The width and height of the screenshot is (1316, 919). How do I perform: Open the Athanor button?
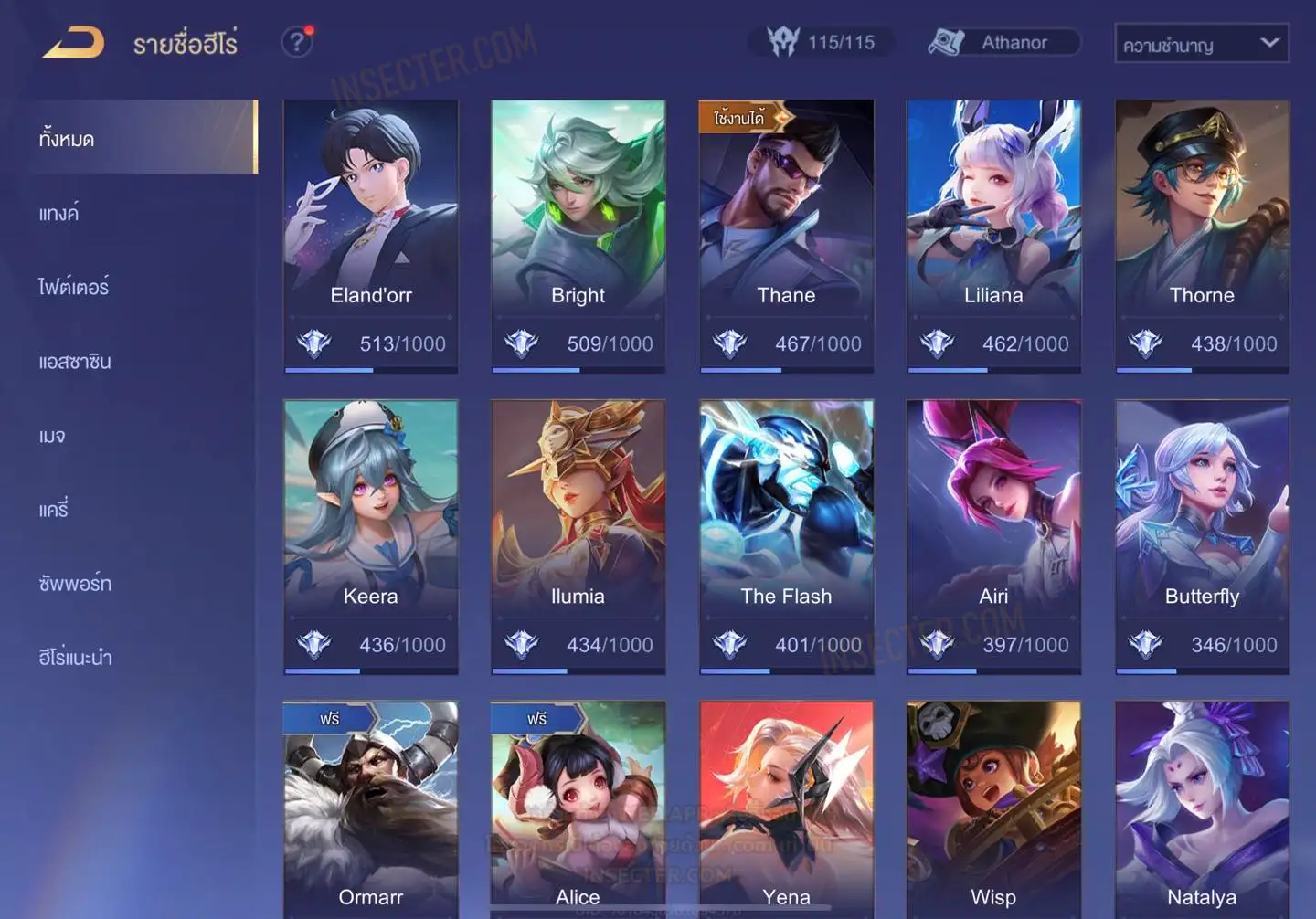(1003, 43)
